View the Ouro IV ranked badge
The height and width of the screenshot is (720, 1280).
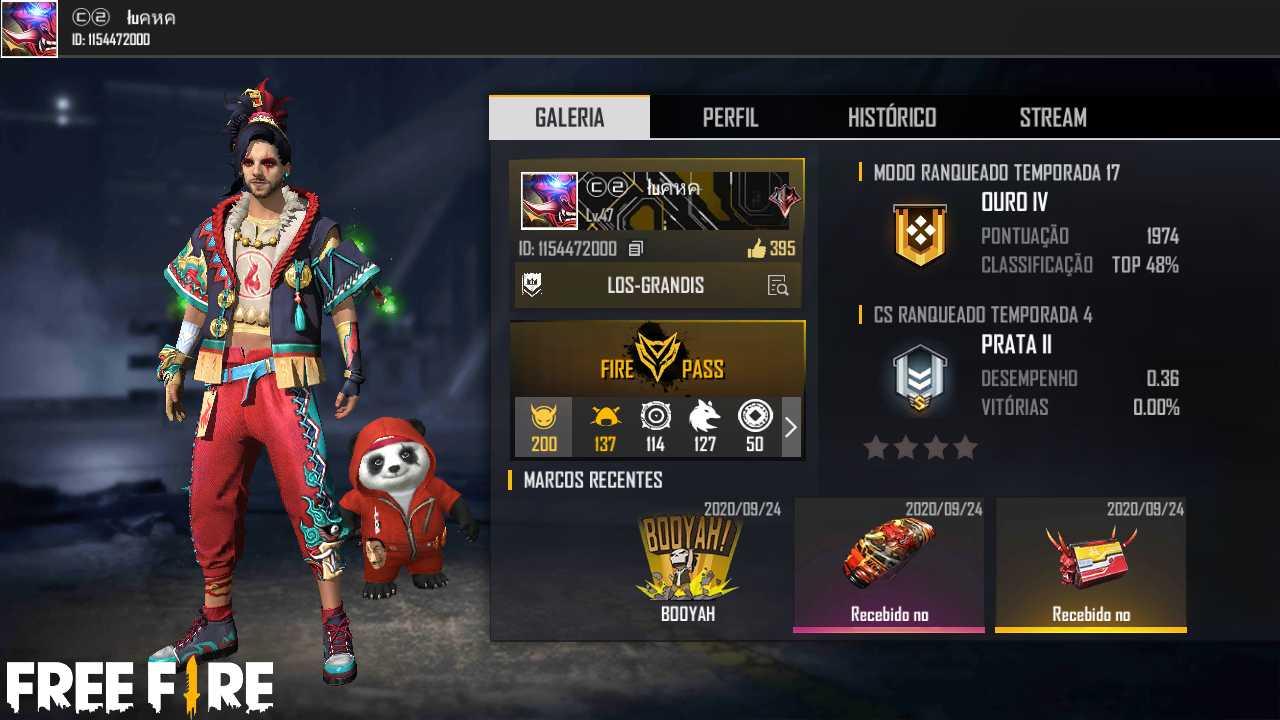(920, 235)
